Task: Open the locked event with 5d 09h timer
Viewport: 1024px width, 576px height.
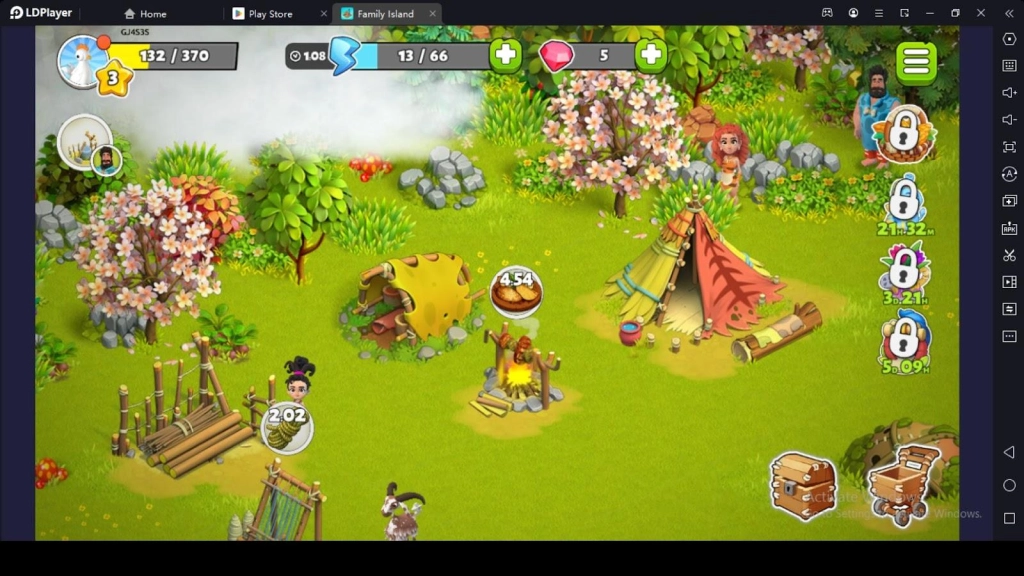Action: [905, 338]
